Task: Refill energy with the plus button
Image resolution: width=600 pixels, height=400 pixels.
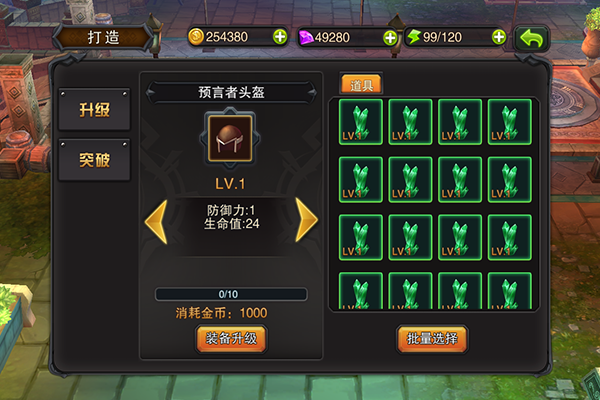Action: (x=498, y=37)
